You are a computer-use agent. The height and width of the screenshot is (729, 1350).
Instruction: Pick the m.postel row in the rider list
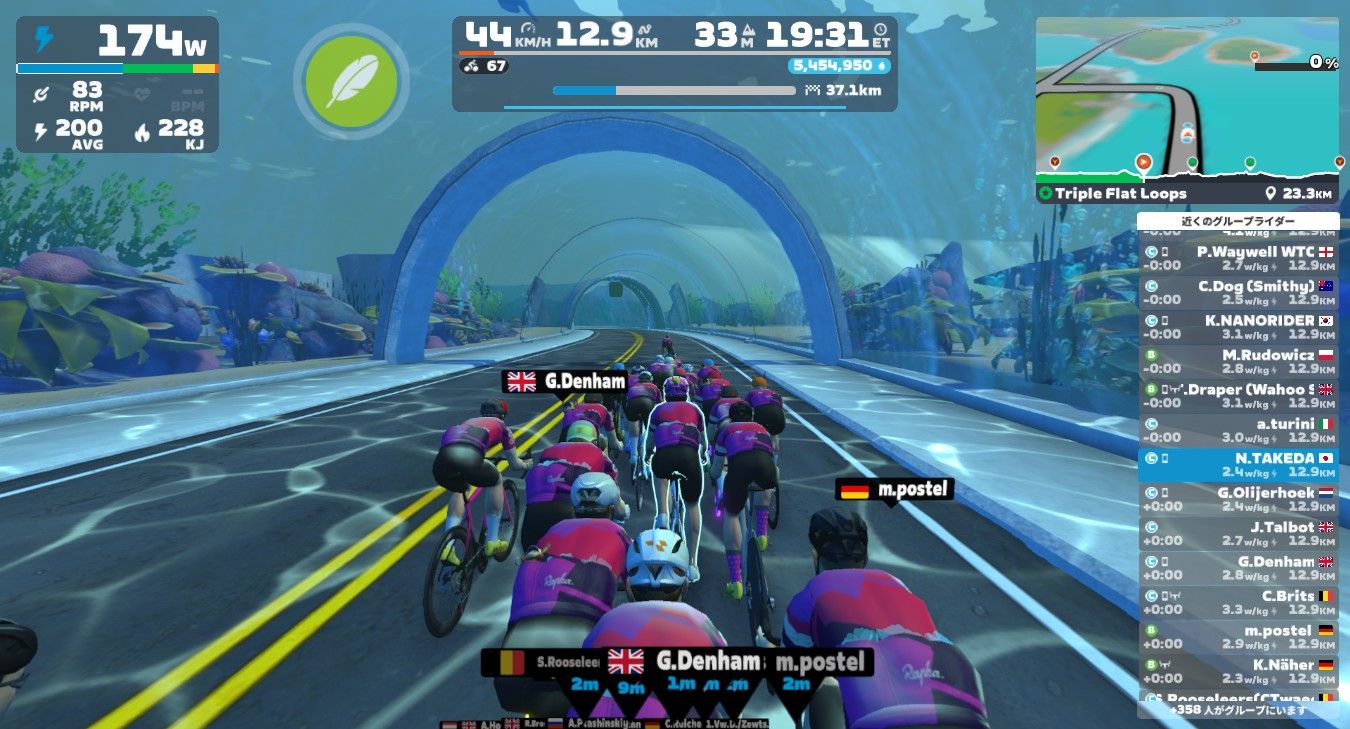pos(1238,637)
